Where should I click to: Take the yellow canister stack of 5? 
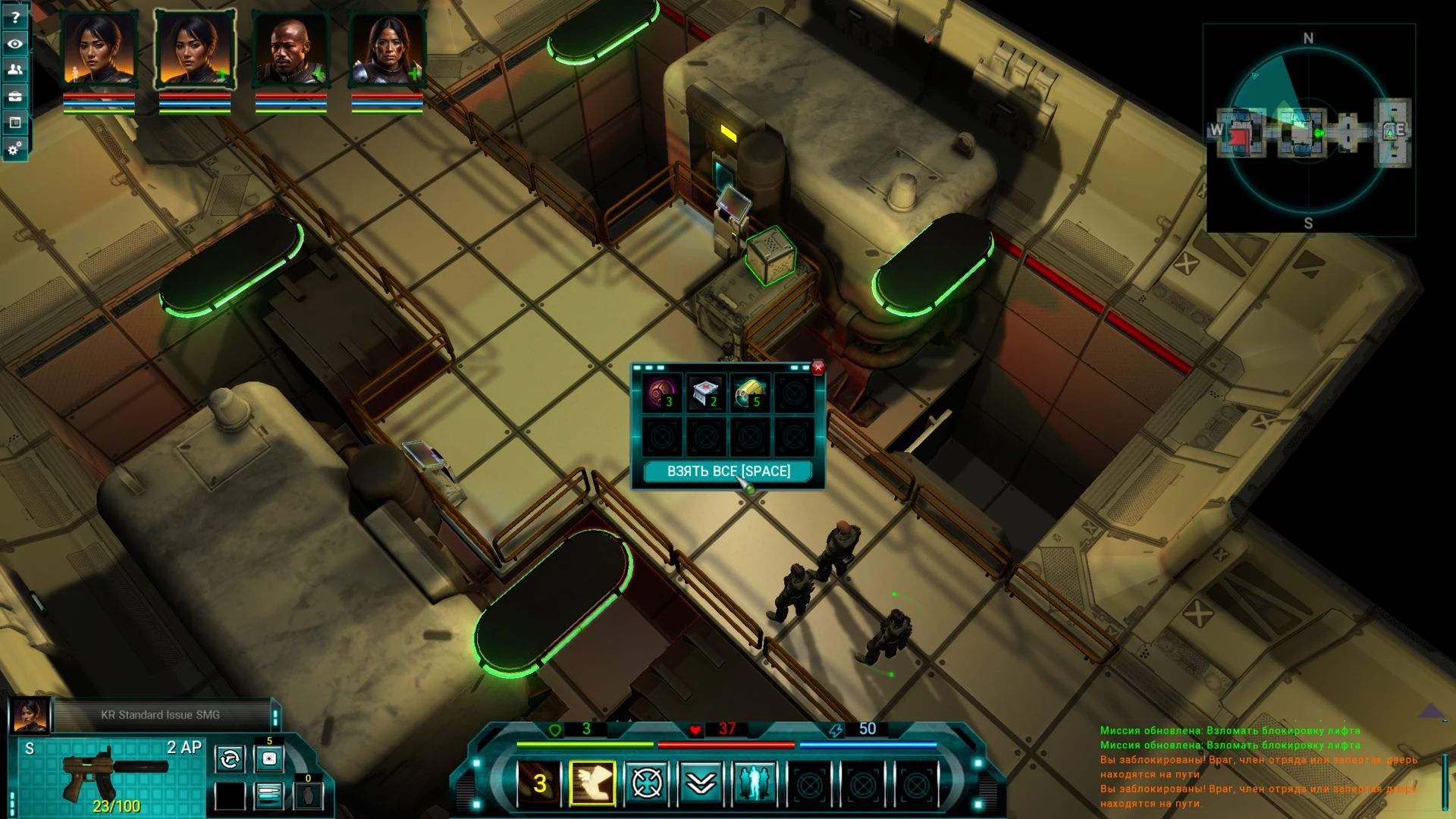[x=749, y=394]
